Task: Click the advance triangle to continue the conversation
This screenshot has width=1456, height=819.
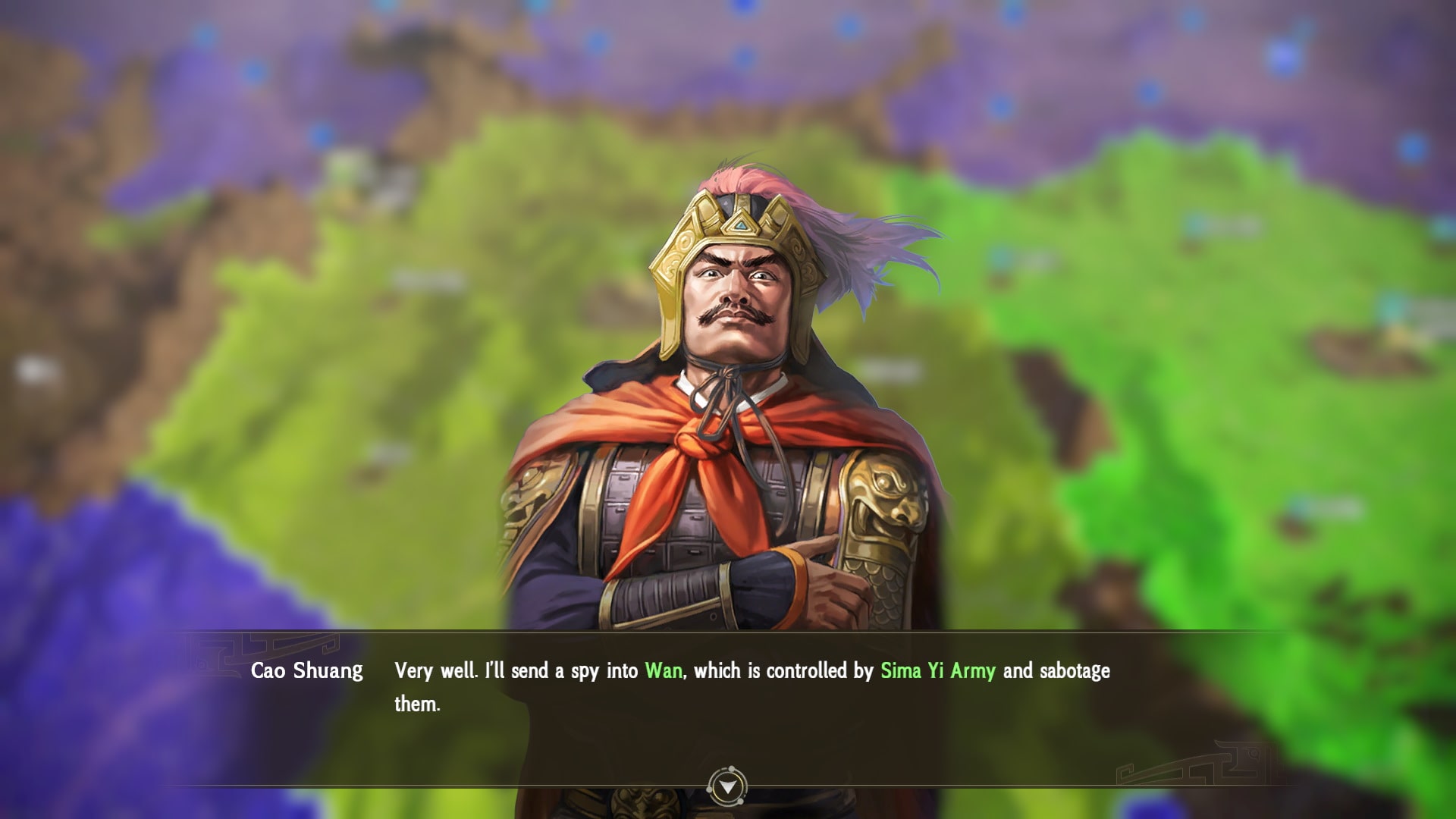Action: [x=726, y=787]
